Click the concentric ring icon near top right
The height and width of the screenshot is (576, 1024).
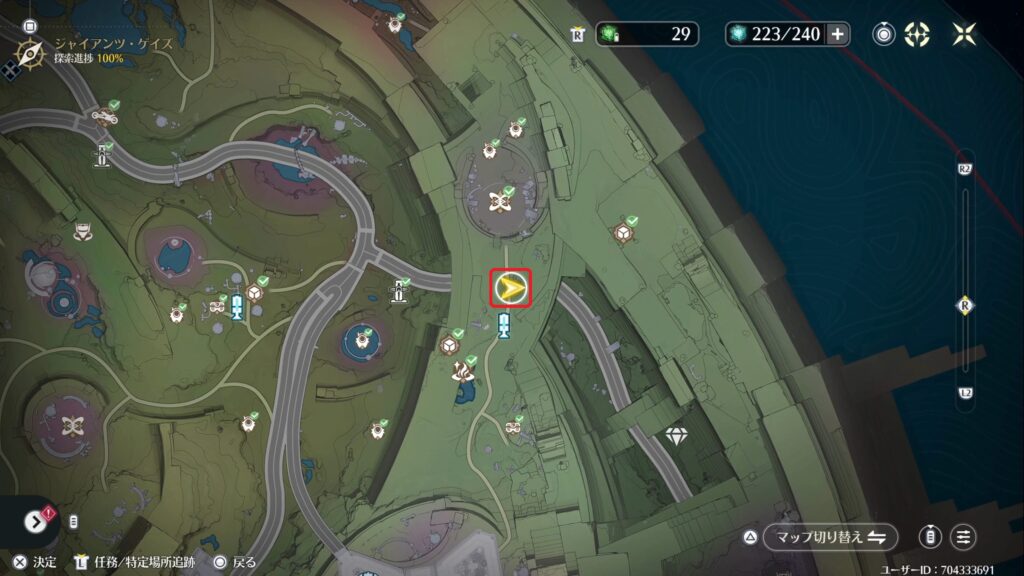884,34
